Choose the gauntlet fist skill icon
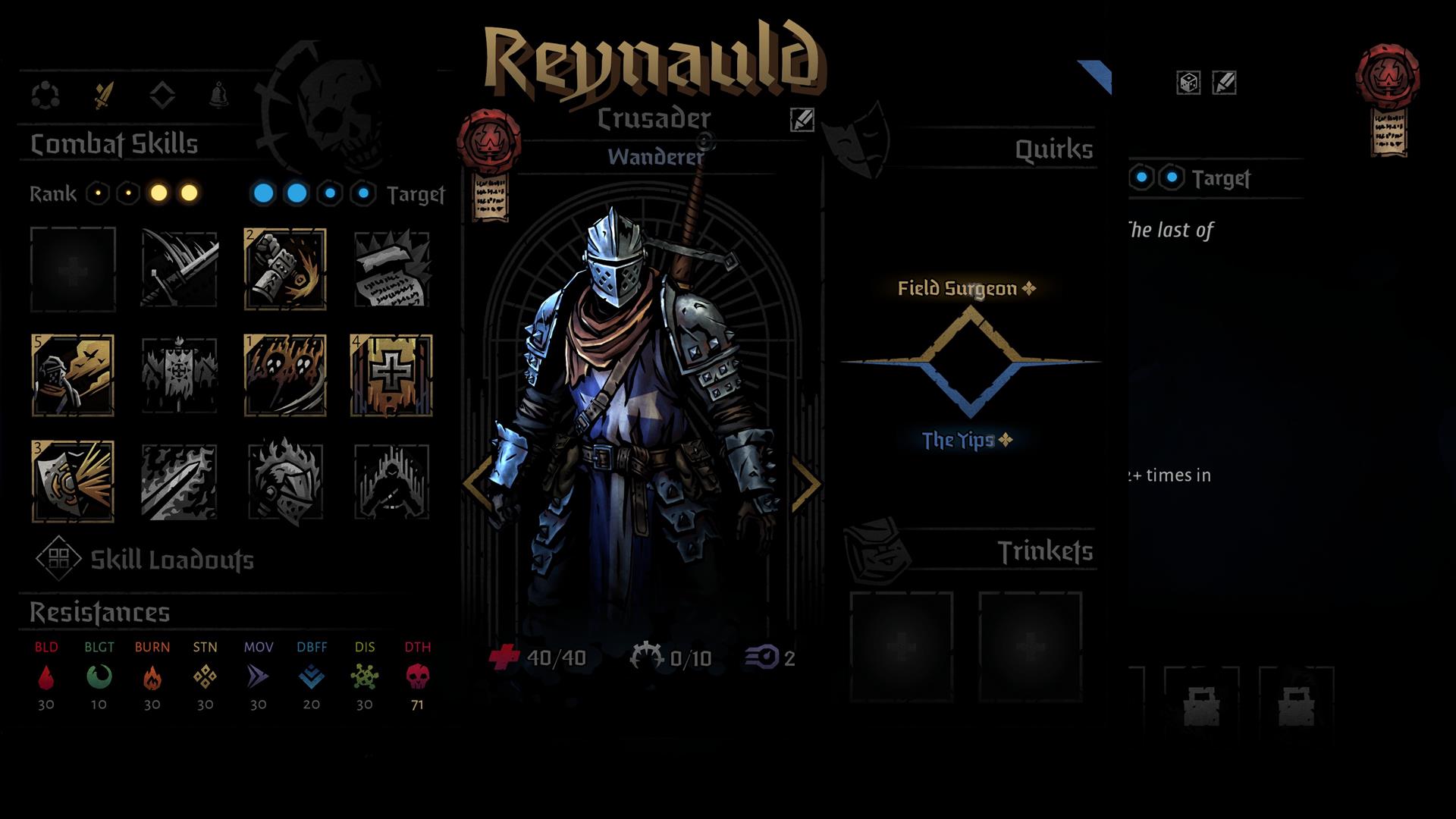This screenshot has height=819, width=1456. (x=285, y=269)
